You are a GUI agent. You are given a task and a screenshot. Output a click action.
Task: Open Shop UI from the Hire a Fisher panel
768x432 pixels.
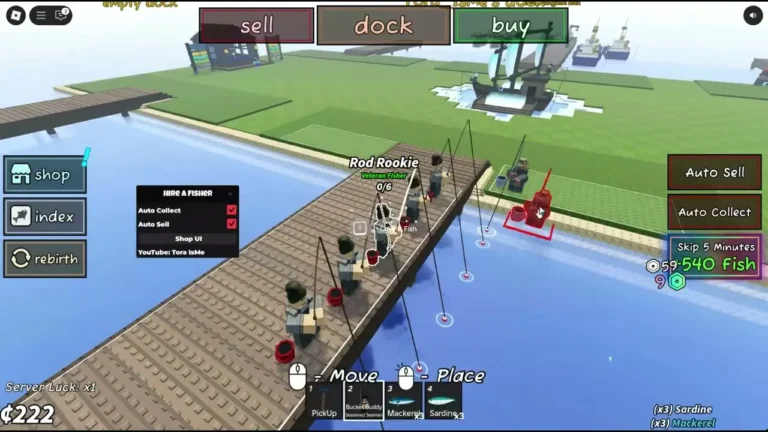click(188, 238)
